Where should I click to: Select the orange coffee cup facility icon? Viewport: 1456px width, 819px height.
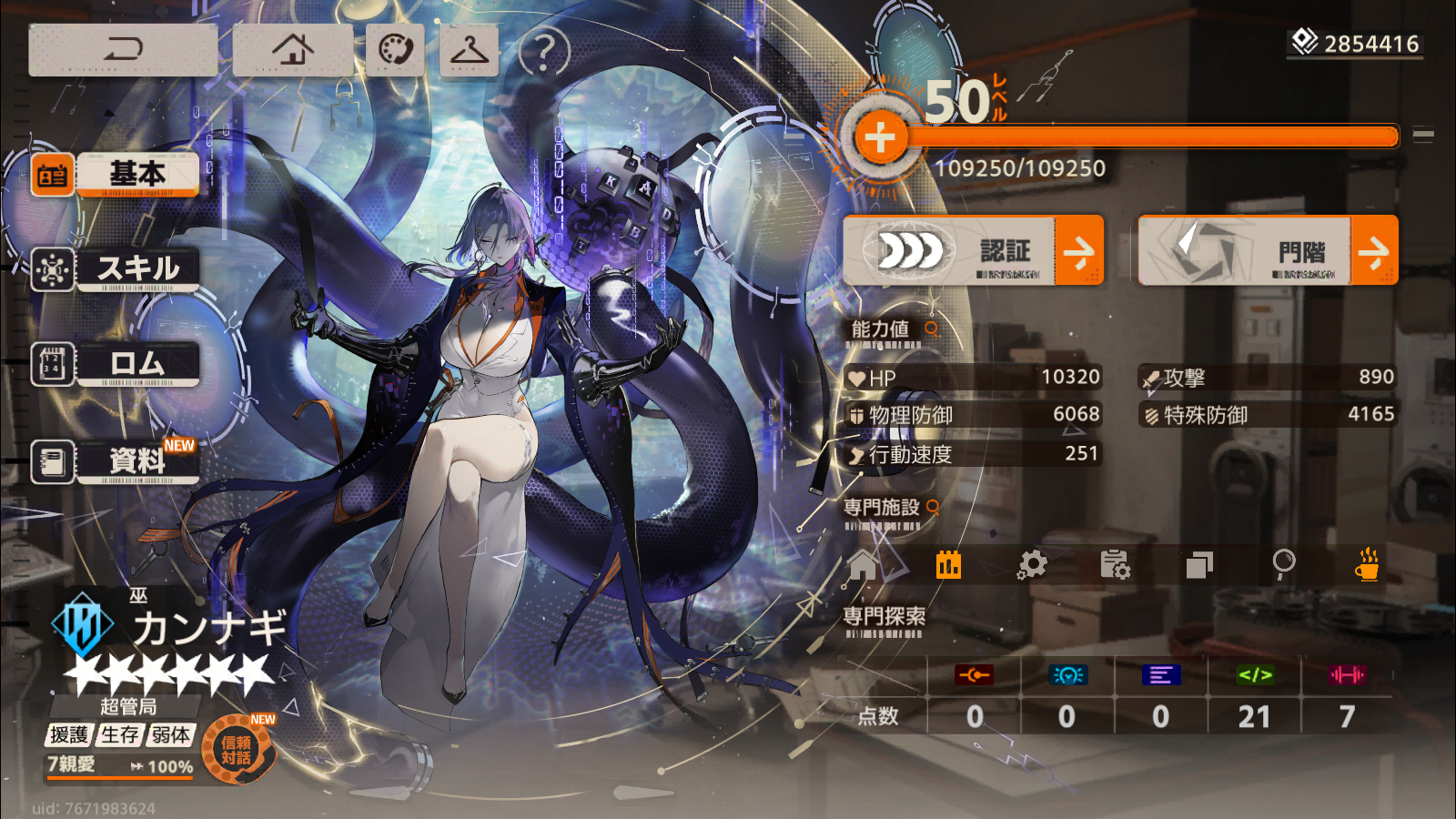click(x=1367, y=565)
